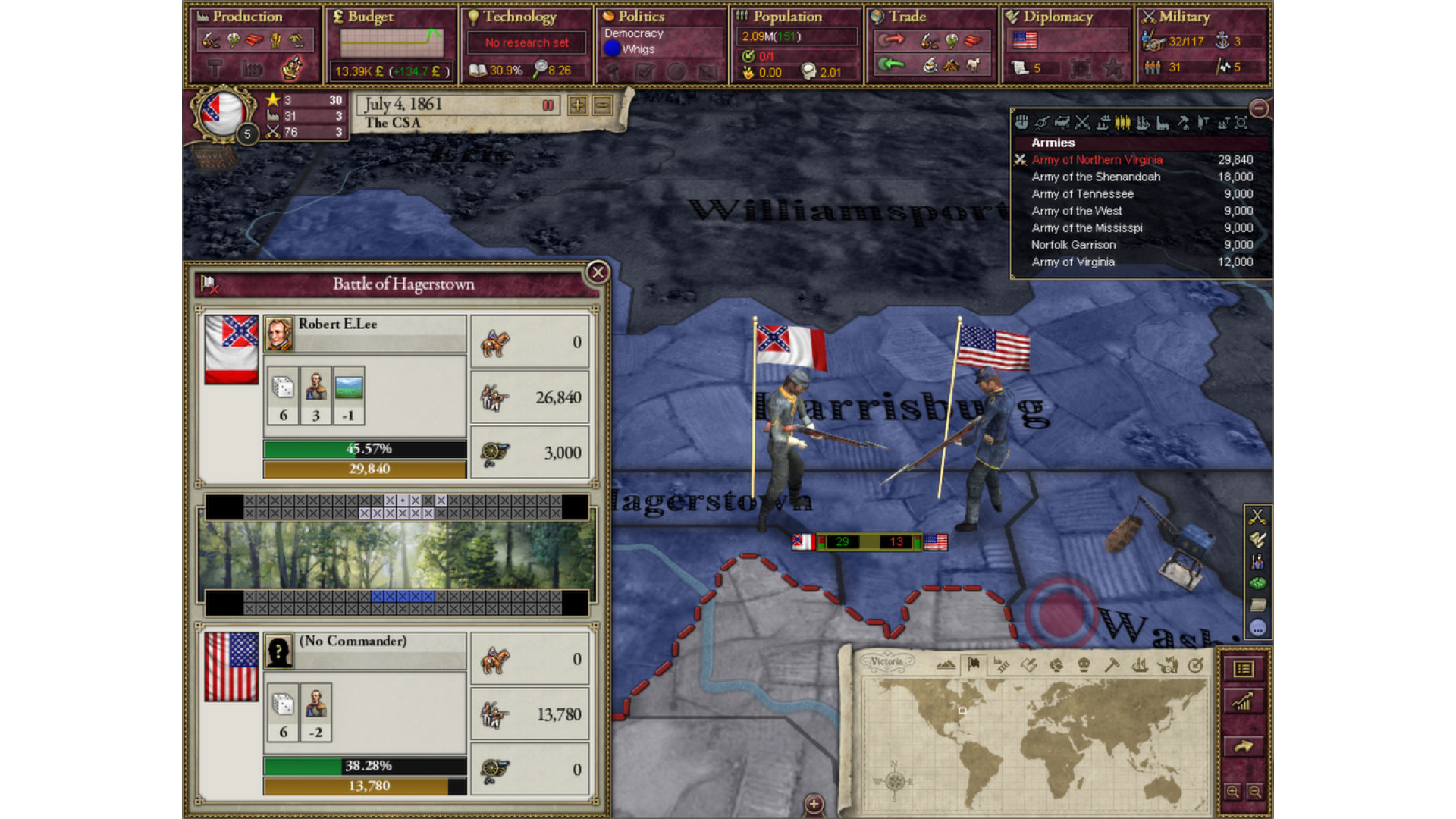
Task: Open the Population panel
Action: click(x=787, y=17)
